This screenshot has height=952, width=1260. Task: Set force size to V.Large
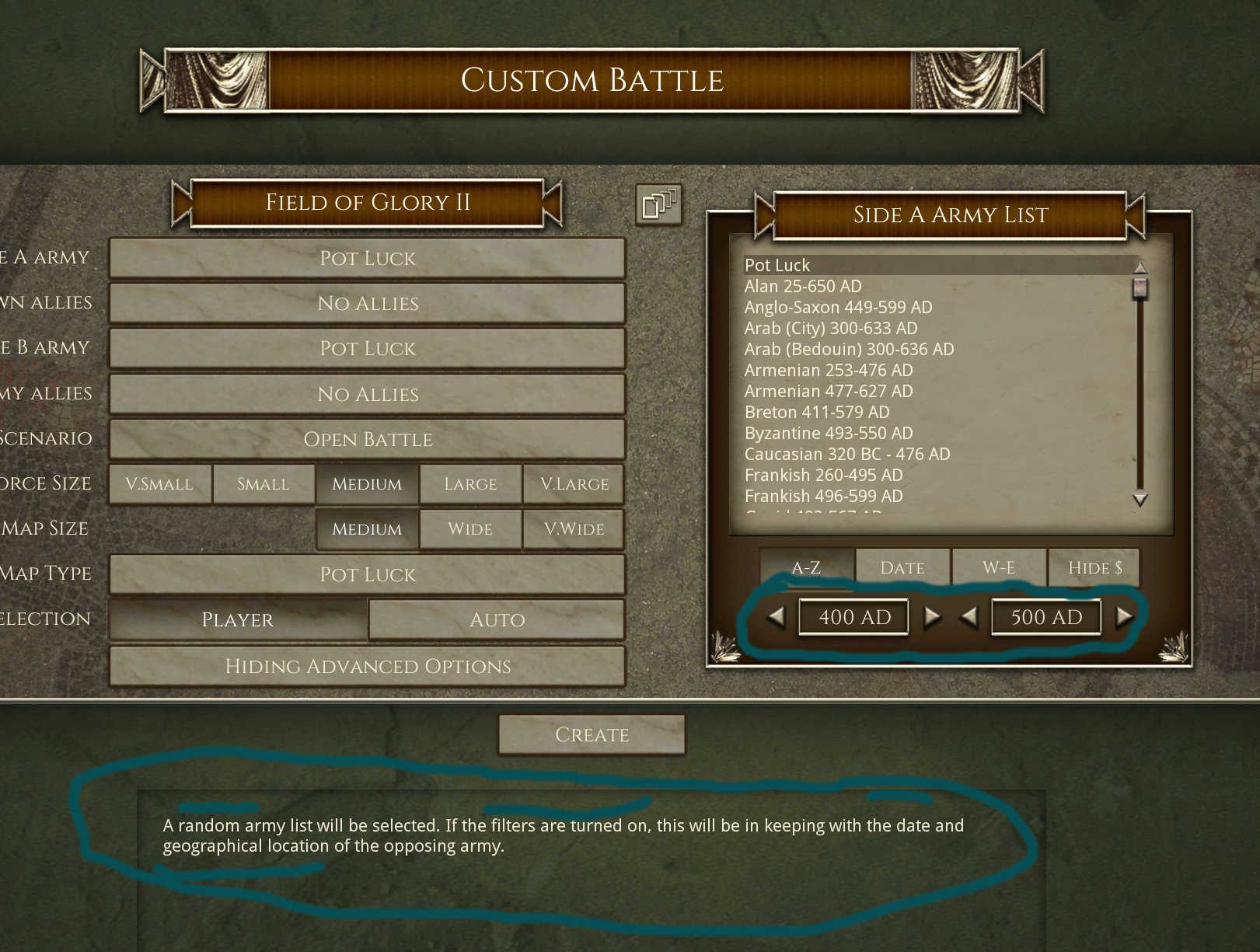point(574,484)
